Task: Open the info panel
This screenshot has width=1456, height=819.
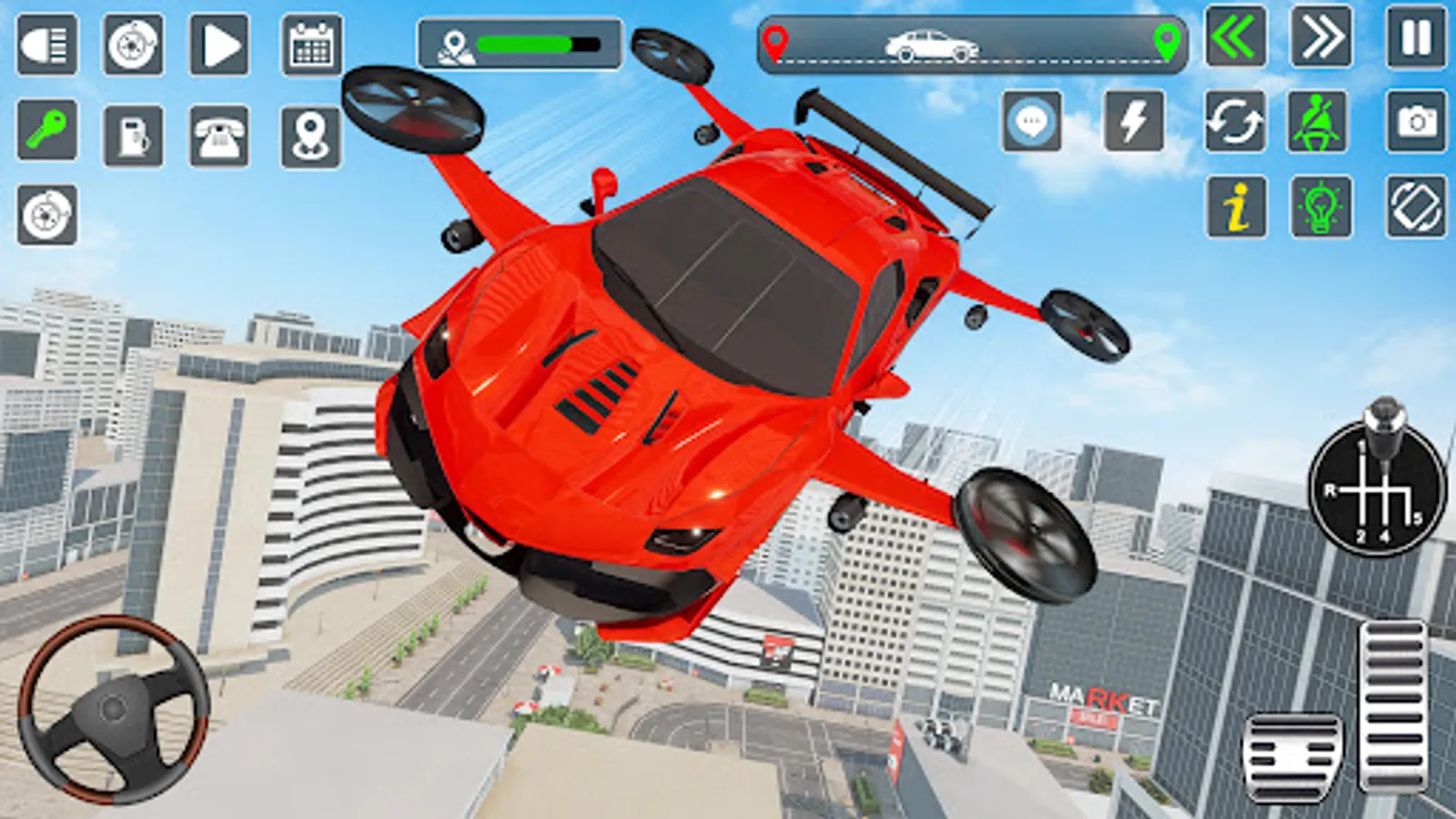Action: [x=1236, y=207]
